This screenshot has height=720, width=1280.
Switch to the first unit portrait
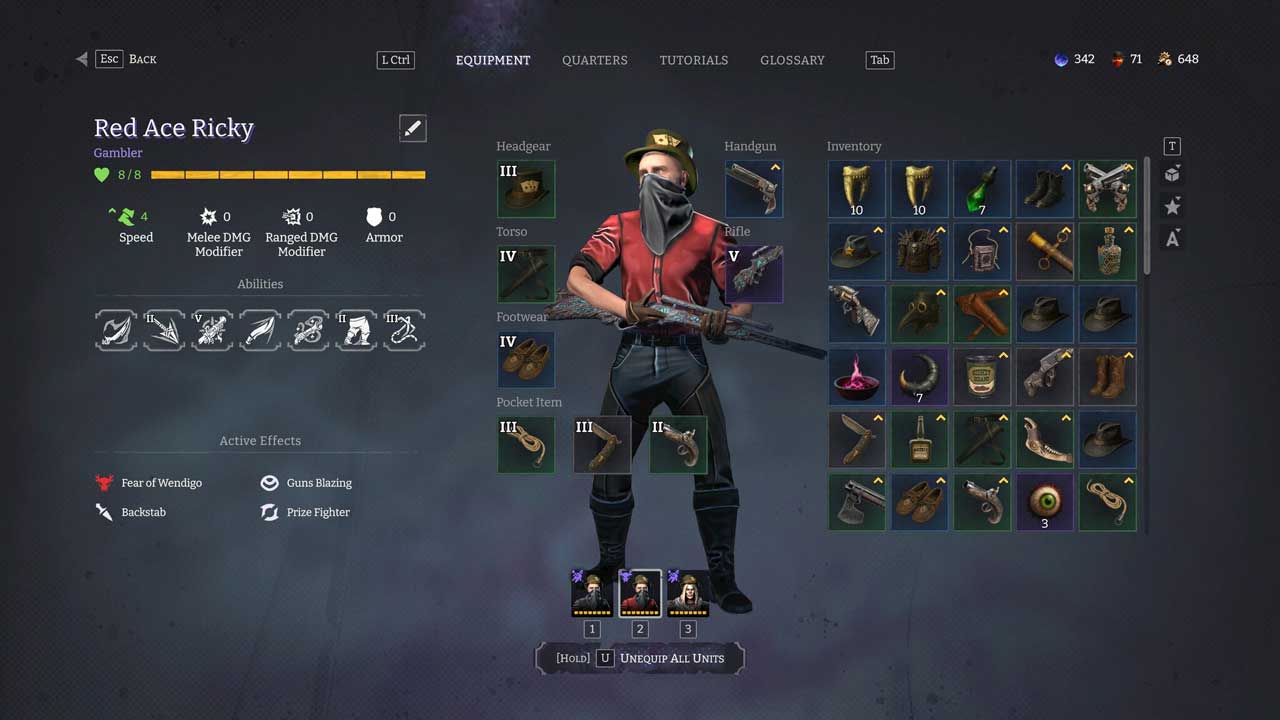(x=592, y=593)
